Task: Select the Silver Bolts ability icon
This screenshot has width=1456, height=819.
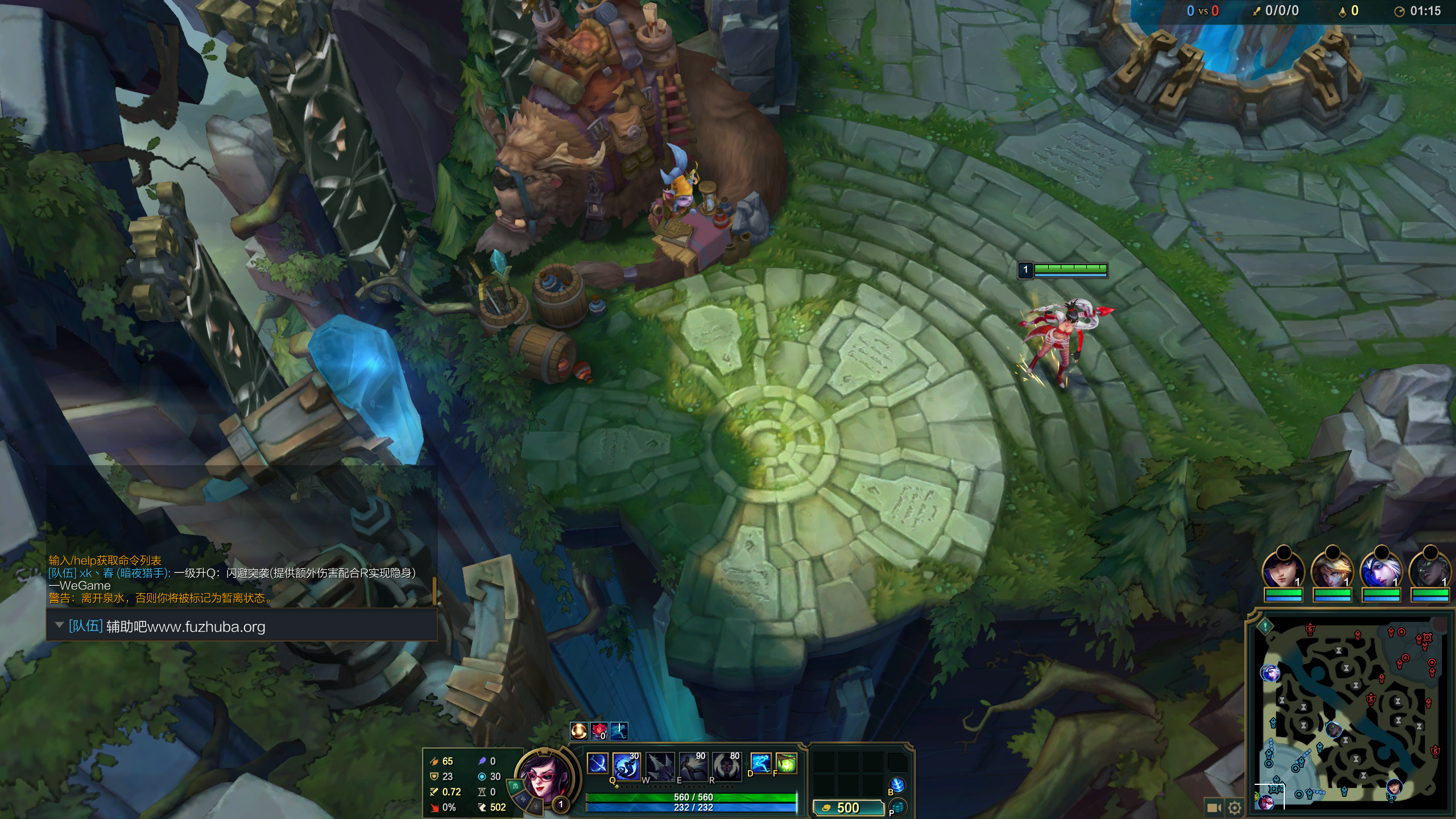Action: (x=659, y=766)
